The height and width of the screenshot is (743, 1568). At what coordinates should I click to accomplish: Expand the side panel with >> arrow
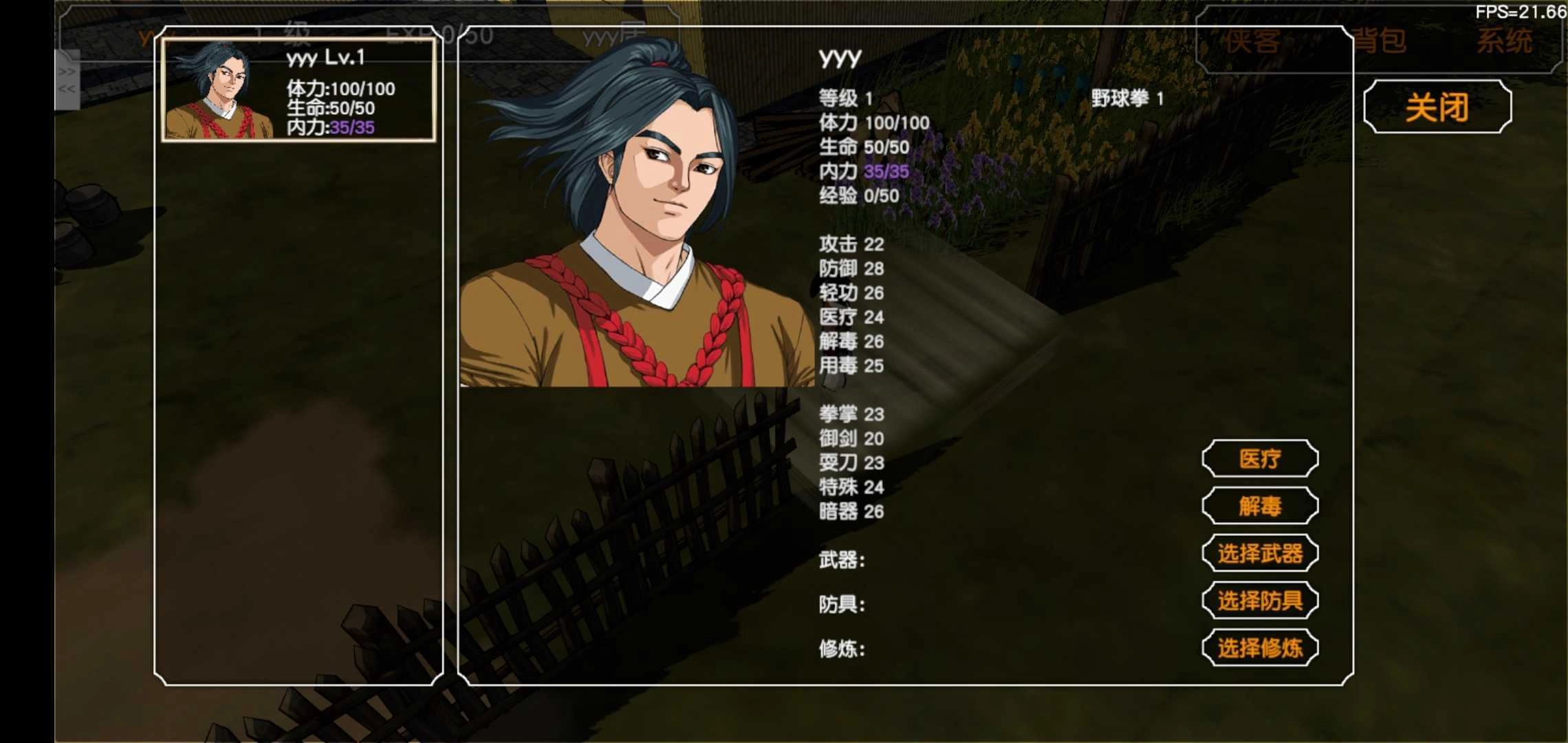pos(66,71)
